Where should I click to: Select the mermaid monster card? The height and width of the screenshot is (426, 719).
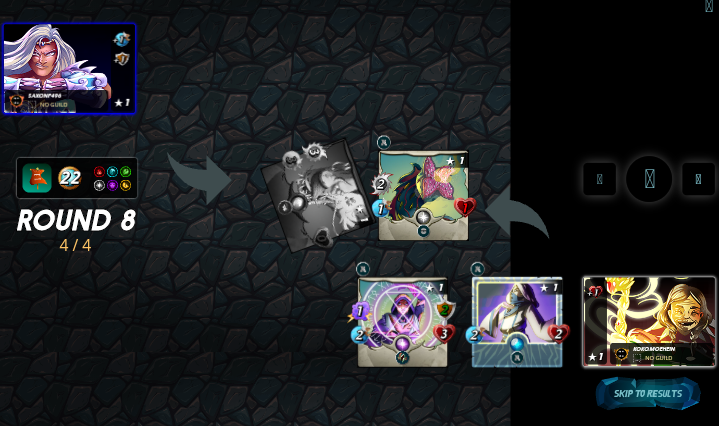point(423,195)
